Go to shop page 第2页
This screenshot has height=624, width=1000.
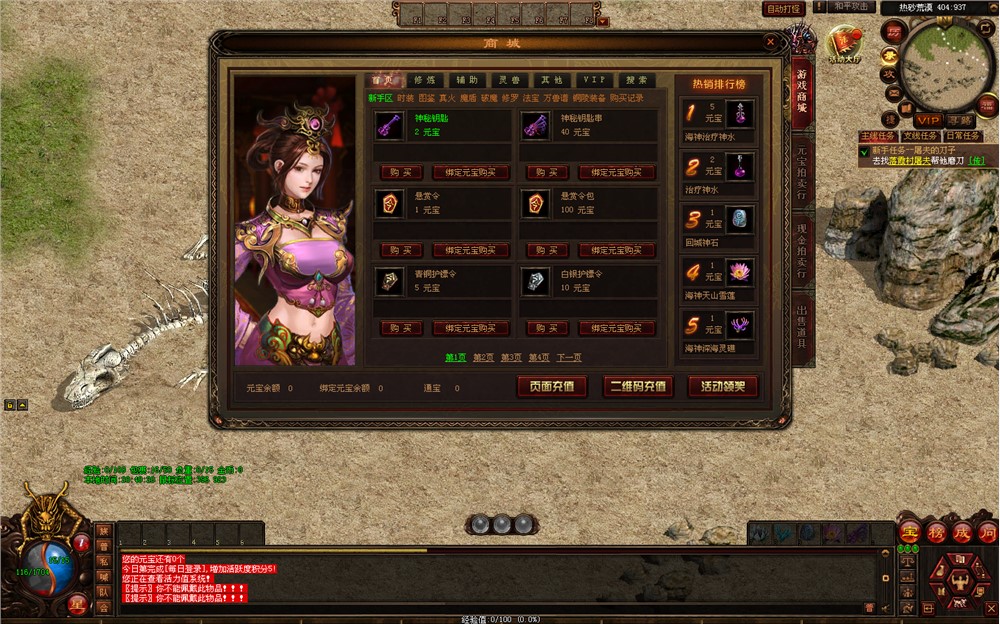click(484, 357)
